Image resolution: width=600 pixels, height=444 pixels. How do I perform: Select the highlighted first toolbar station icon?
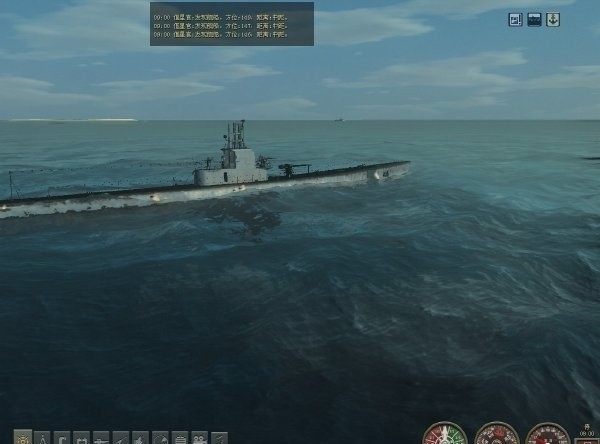[23, 438]
